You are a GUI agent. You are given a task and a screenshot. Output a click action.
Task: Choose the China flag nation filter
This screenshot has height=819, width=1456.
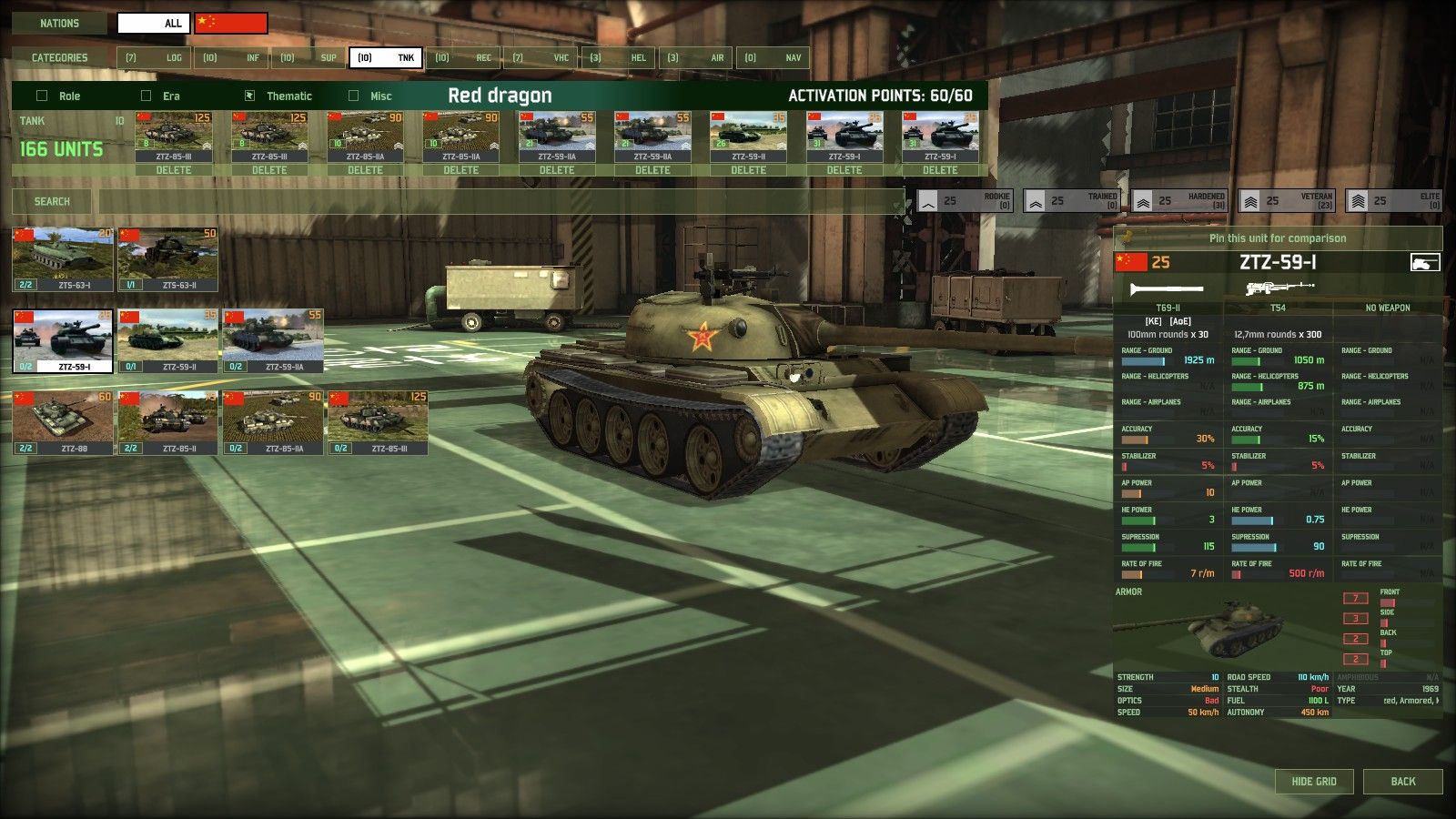pos(231,23)
